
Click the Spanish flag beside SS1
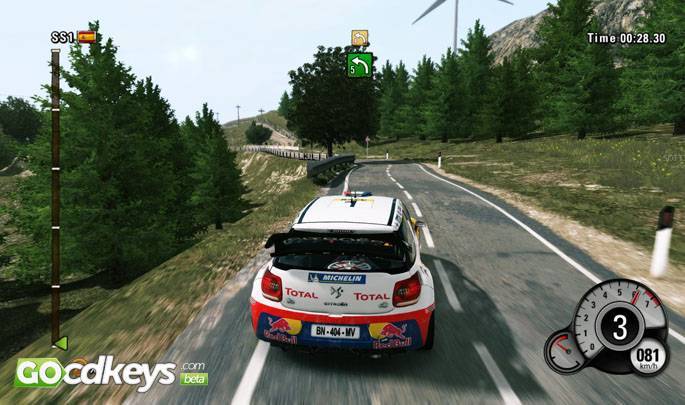(88, 37)
